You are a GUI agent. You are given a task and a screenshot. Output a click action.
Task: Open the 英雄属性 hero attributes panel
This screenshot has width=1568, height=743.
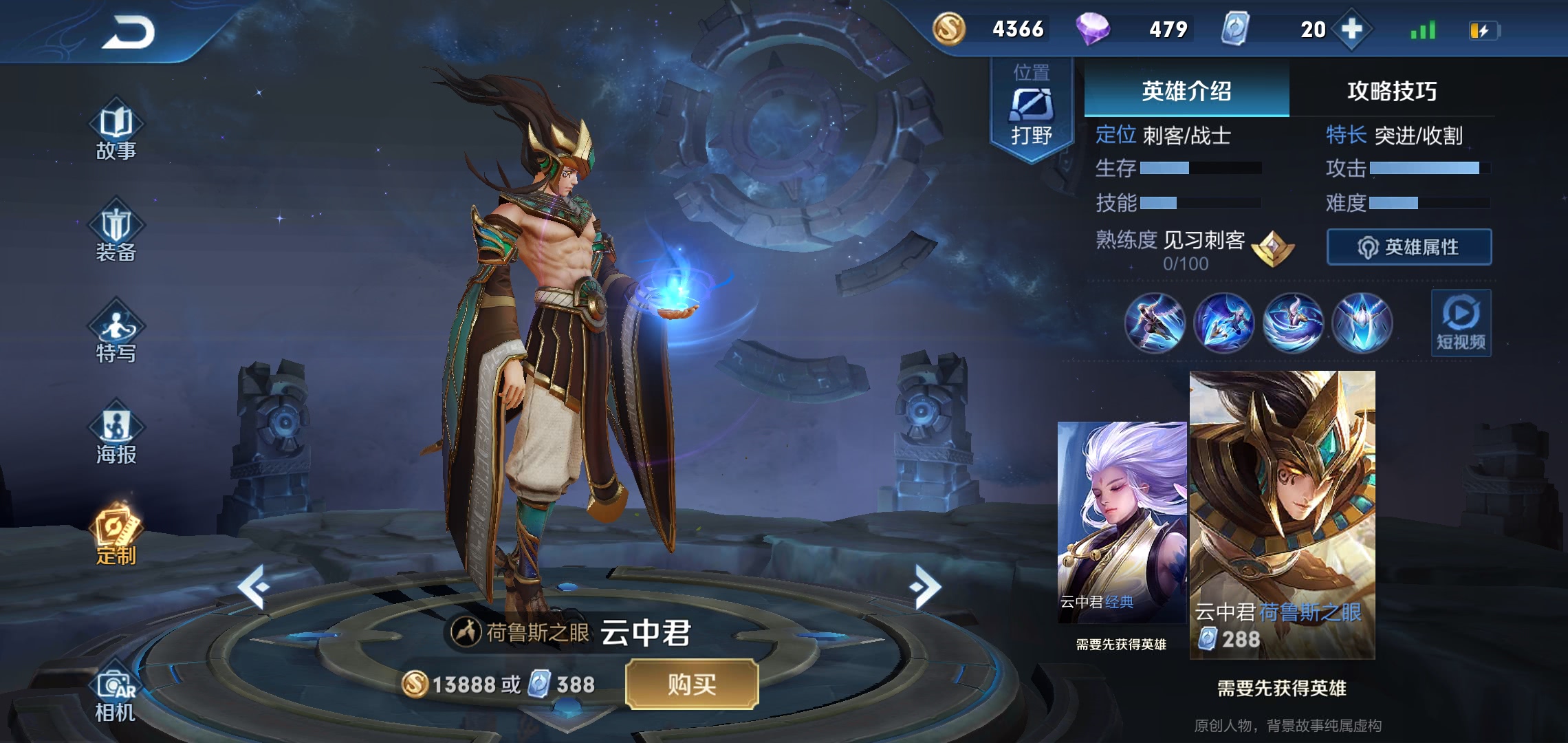point(1408,247)
